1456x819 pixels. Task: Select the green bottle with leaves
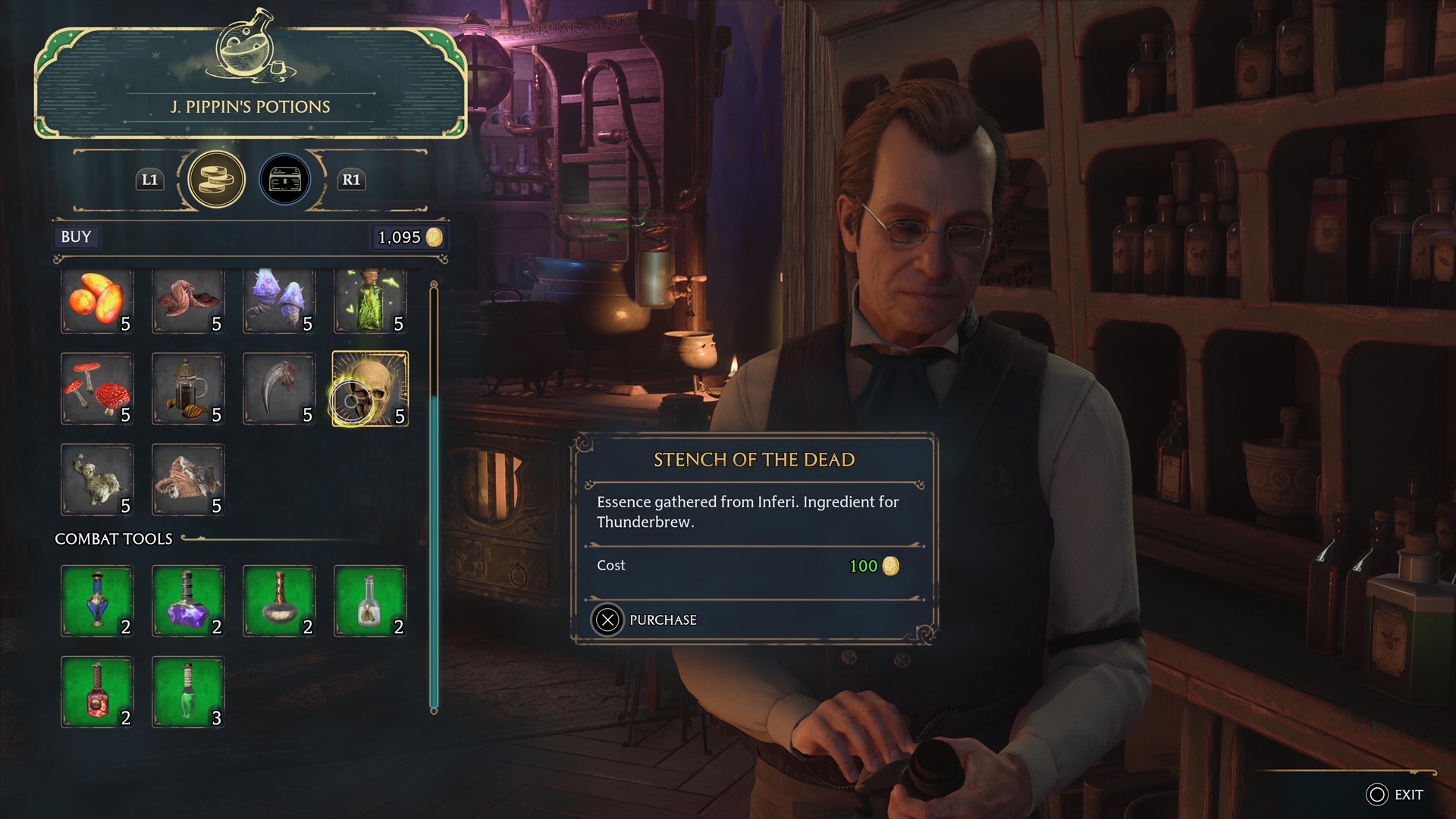click(x=370, y=301)
